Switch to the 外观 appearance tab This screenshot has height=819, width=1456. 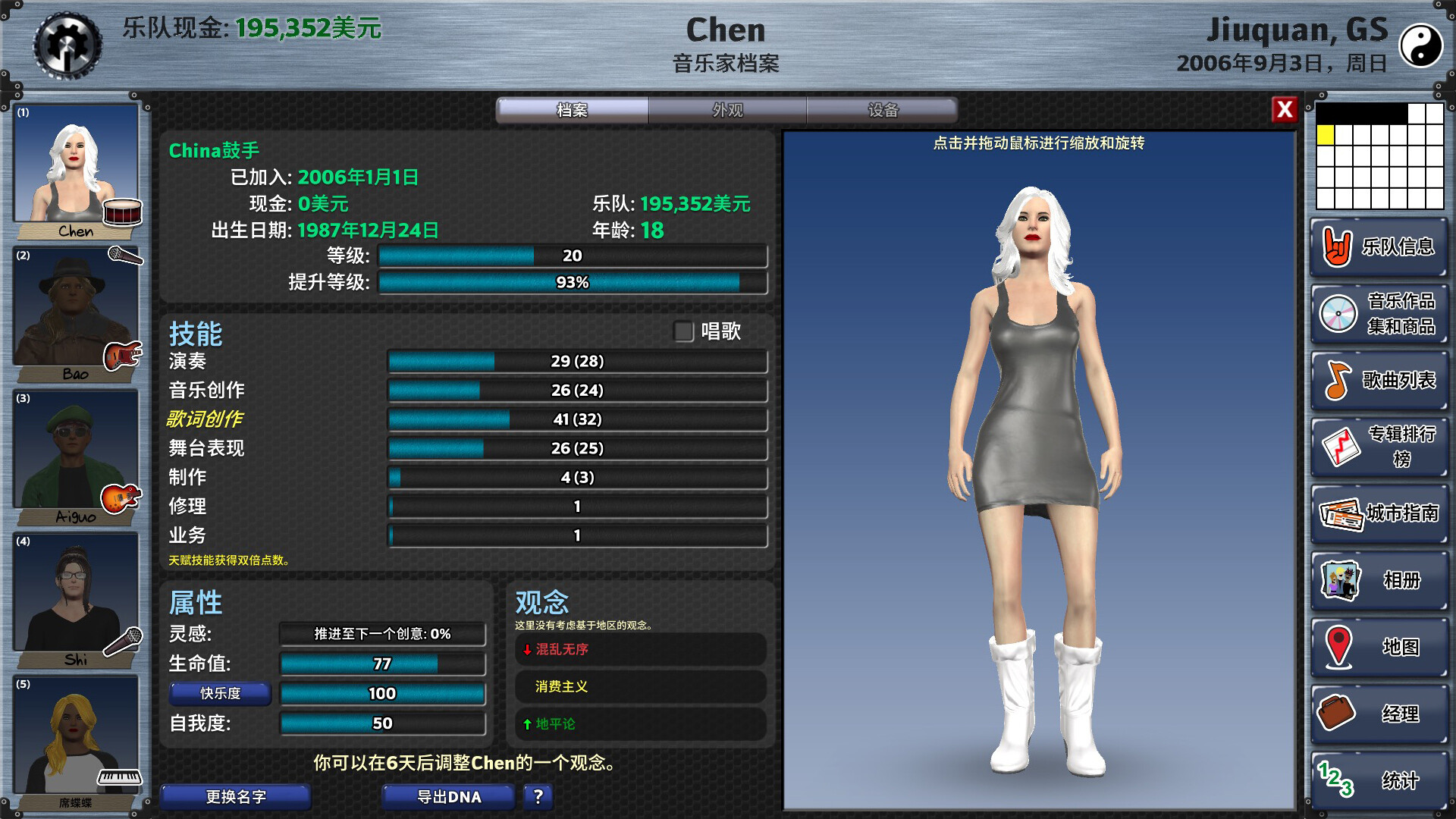[726, 111]
